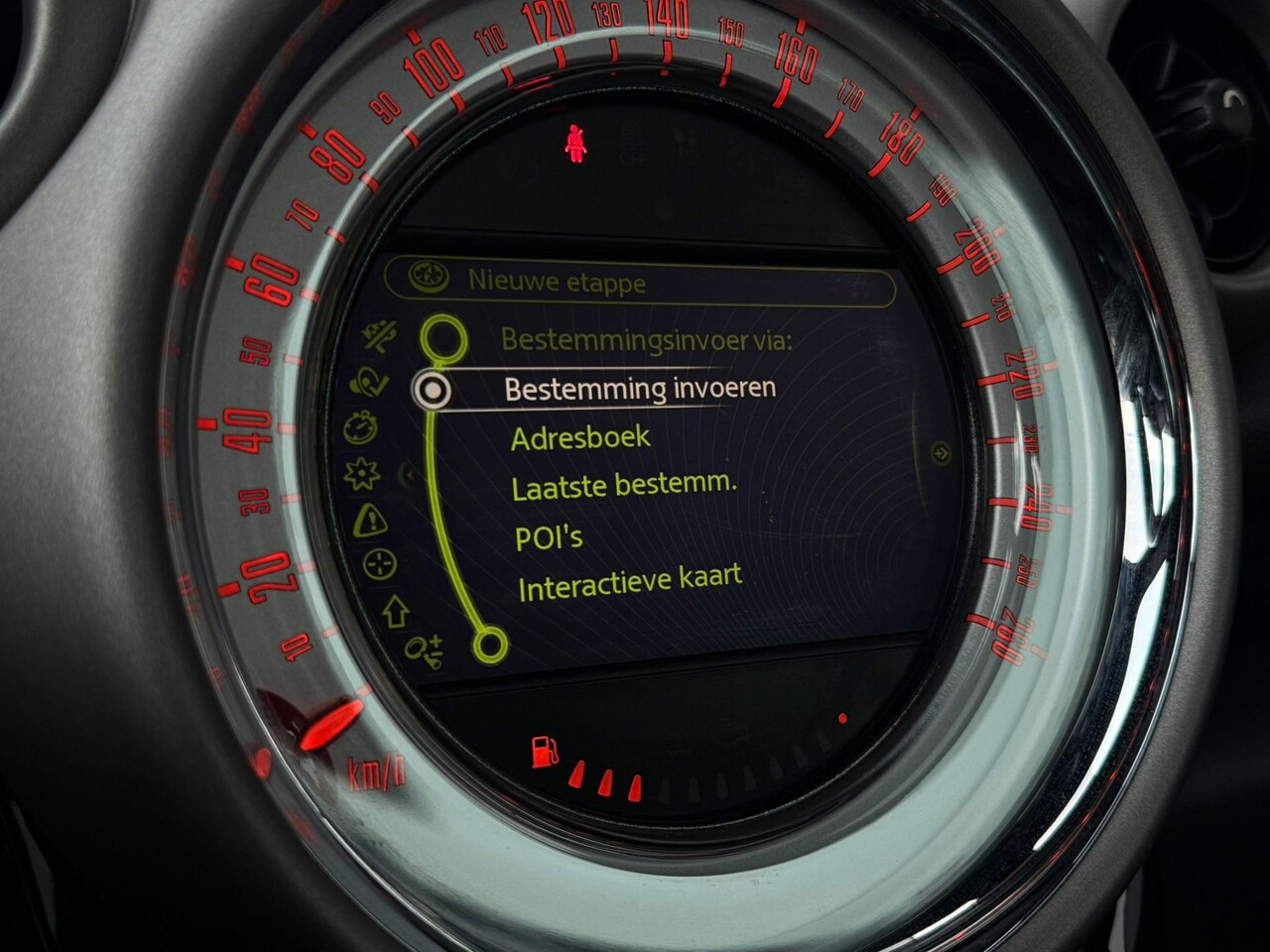
Task: Click the route checkmark sidebar icon
Action: (x=369, y=381)
